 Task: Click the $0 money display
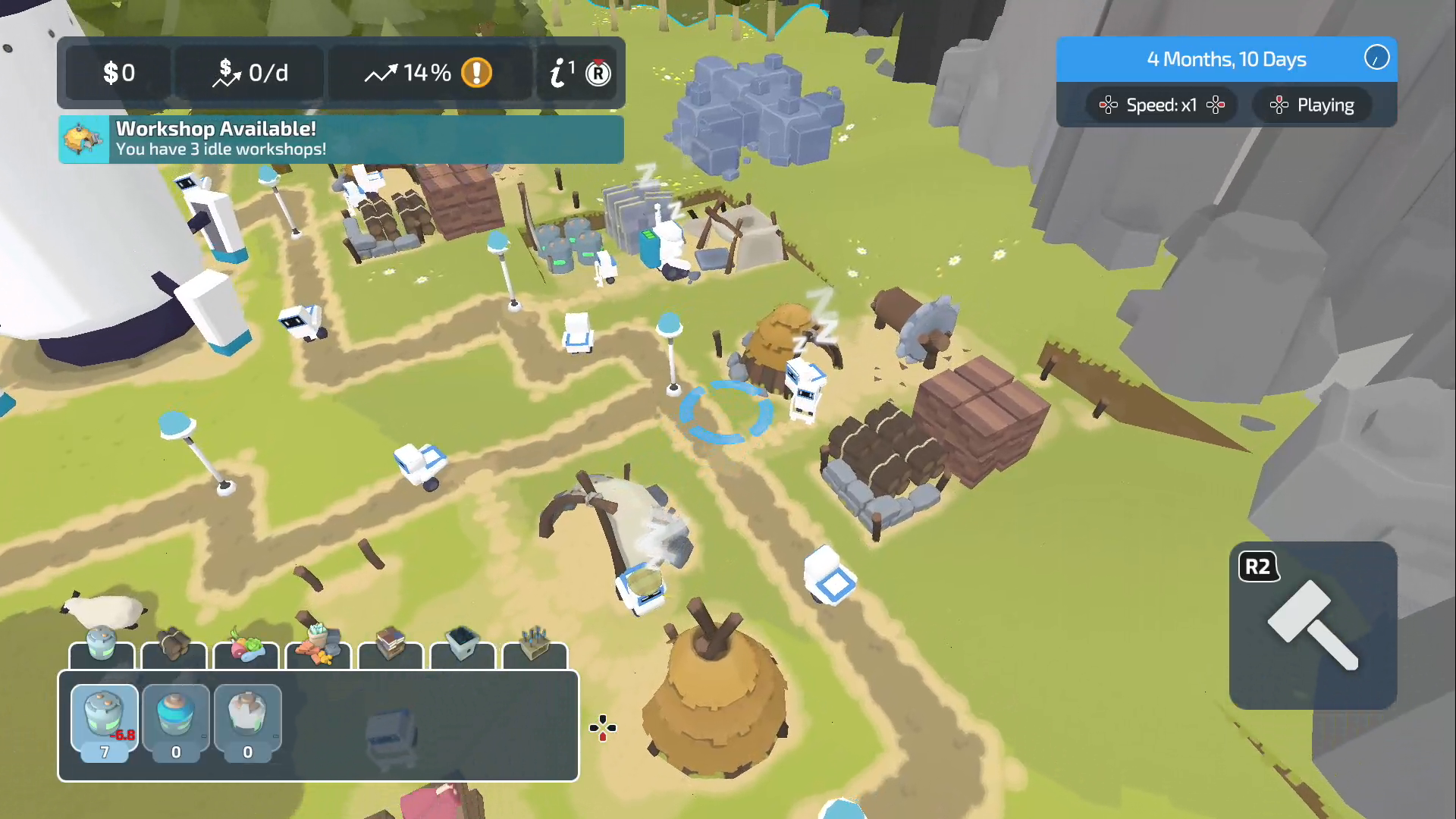click(118, 73)
